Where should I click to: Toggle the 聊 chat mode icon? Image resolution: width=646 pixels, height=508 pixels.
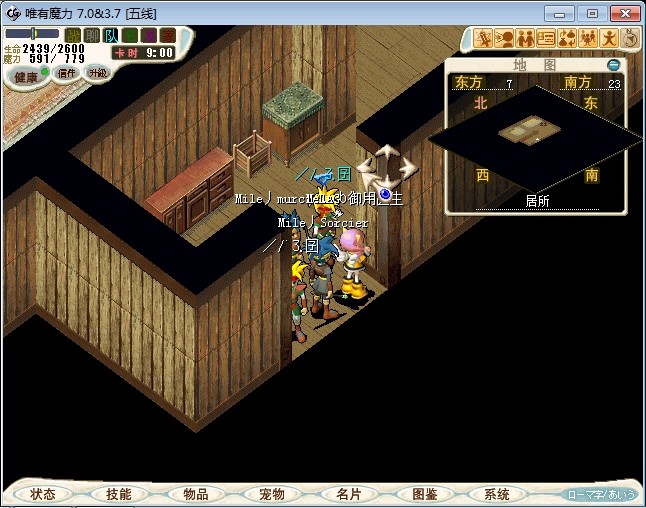coord(92,35)
